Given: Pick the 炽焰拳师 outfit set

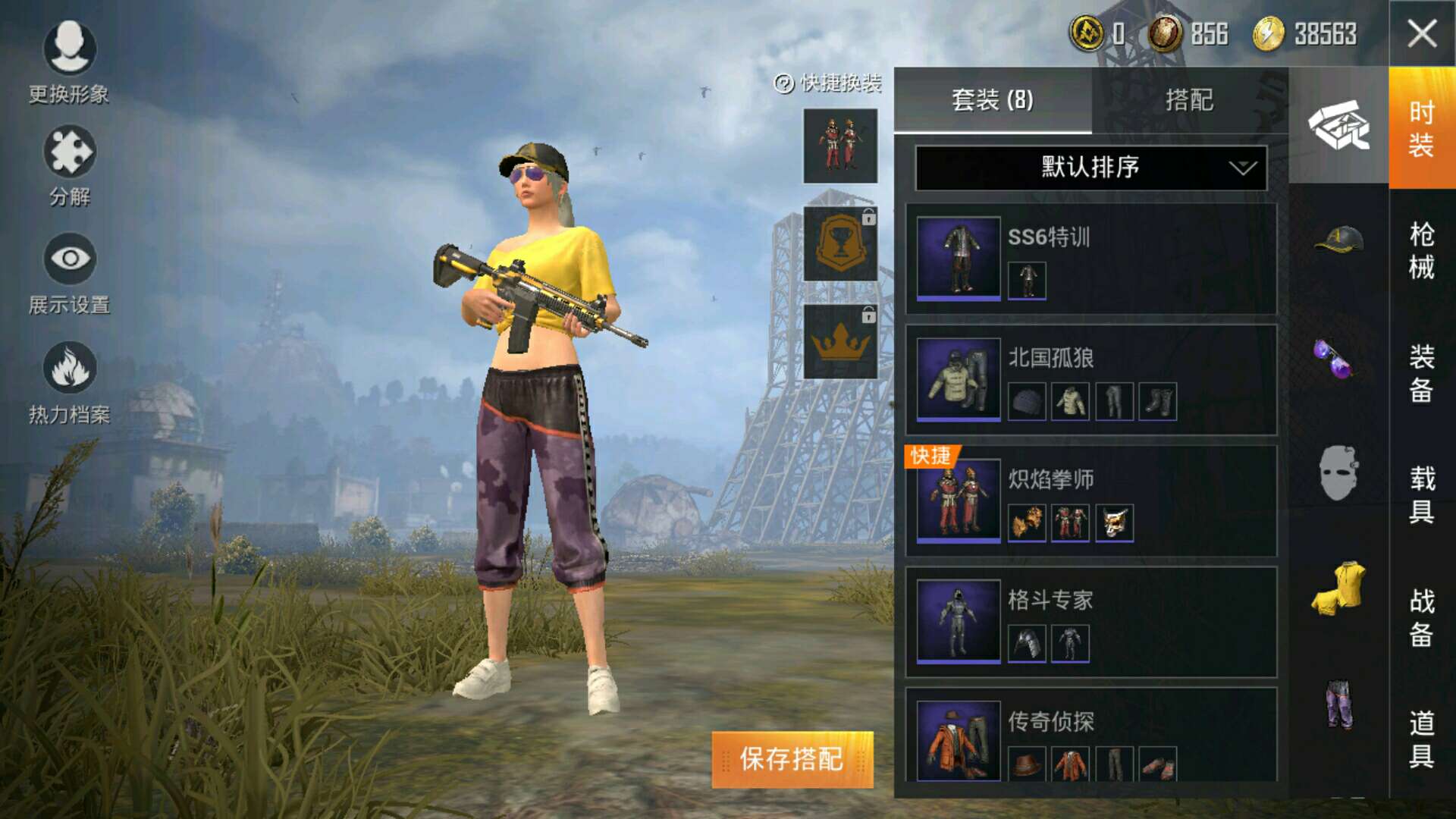Looking at the screenshot, I should click(1090, 500).
